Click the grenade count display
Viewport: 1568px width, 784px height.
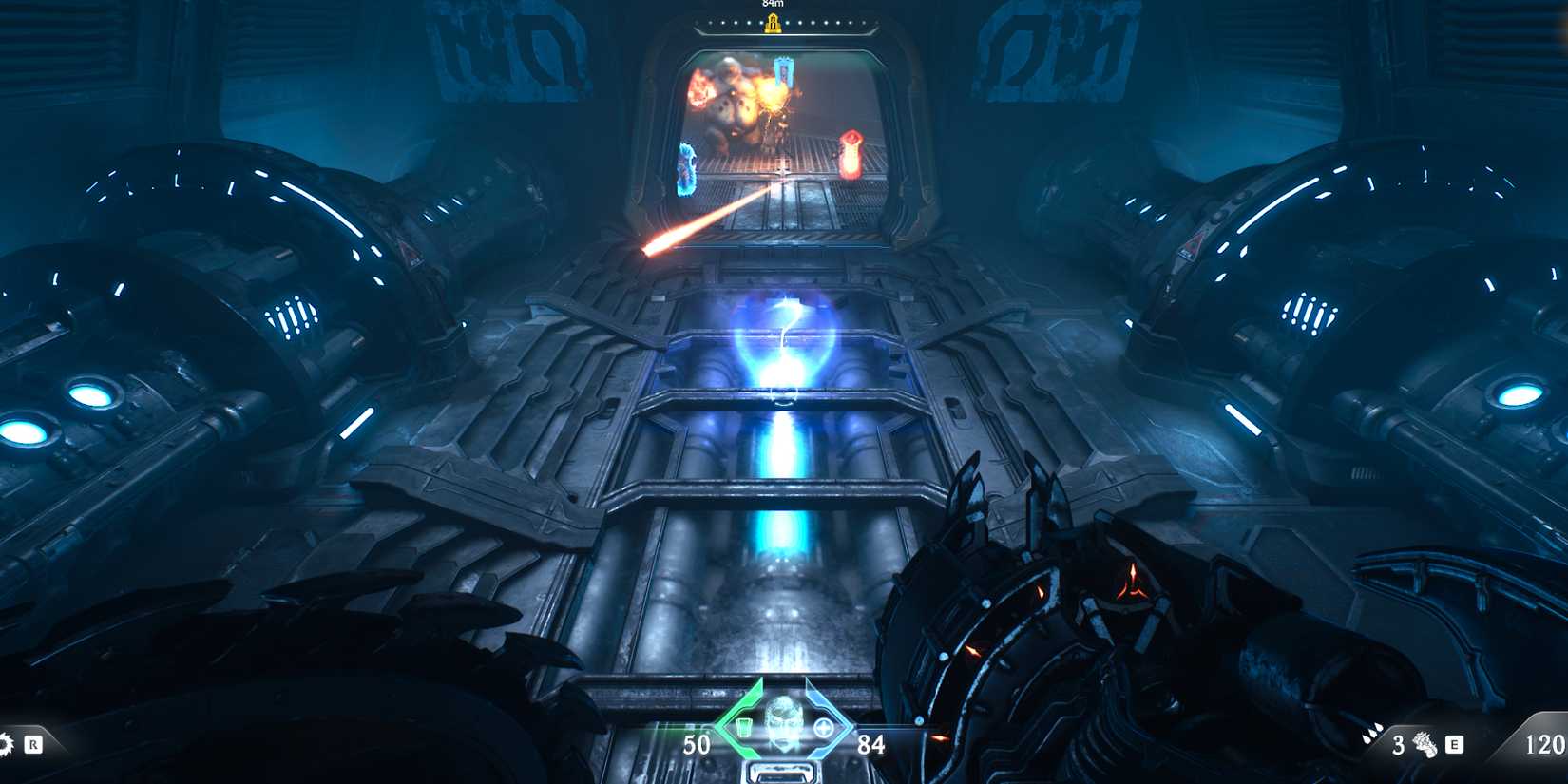point(1399,746)
